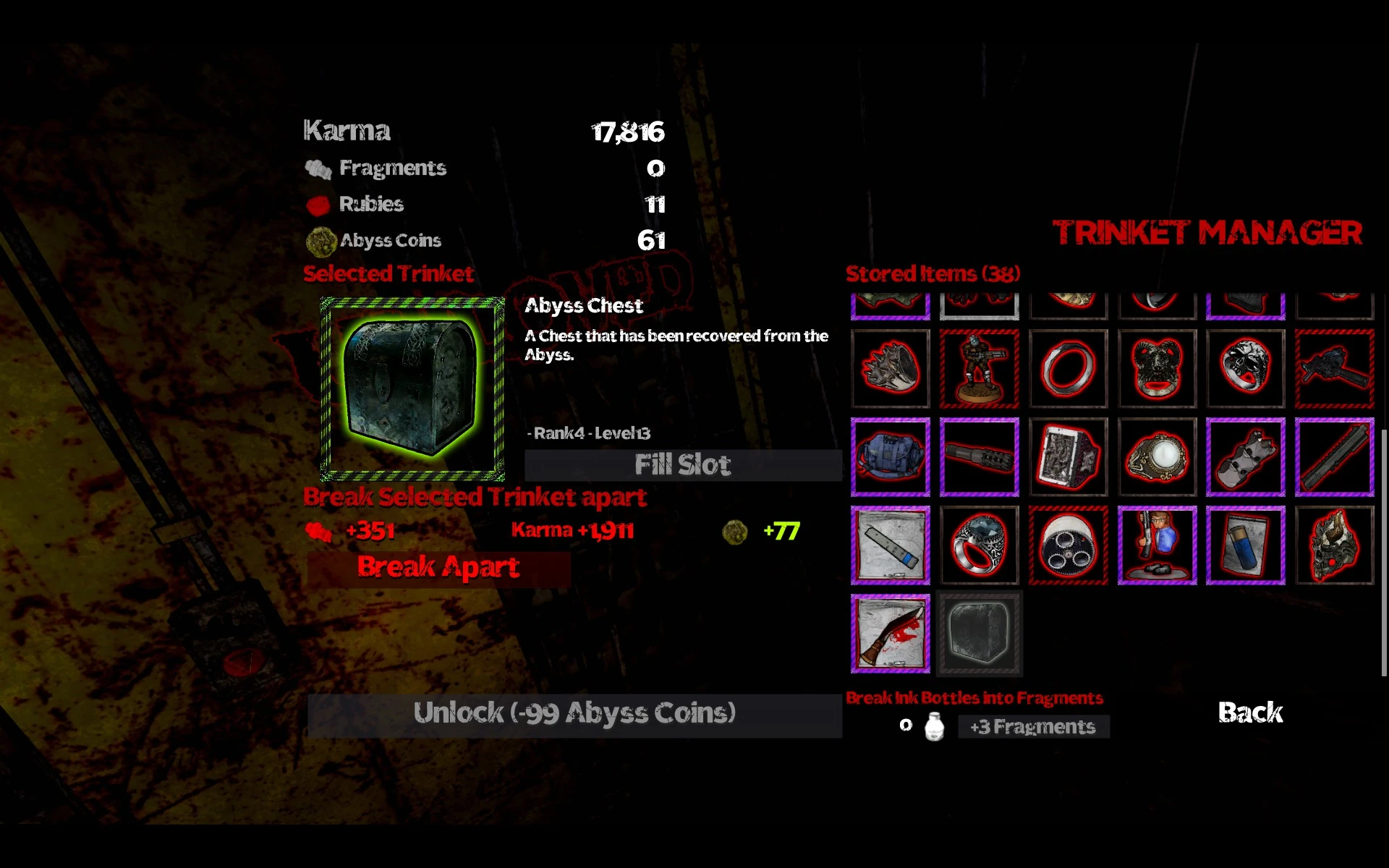Viewport: 1389px width, 868px height.
Task: Select the bloody kukri knife trinket
Action: pyautogui.click(x=890, y=633)
